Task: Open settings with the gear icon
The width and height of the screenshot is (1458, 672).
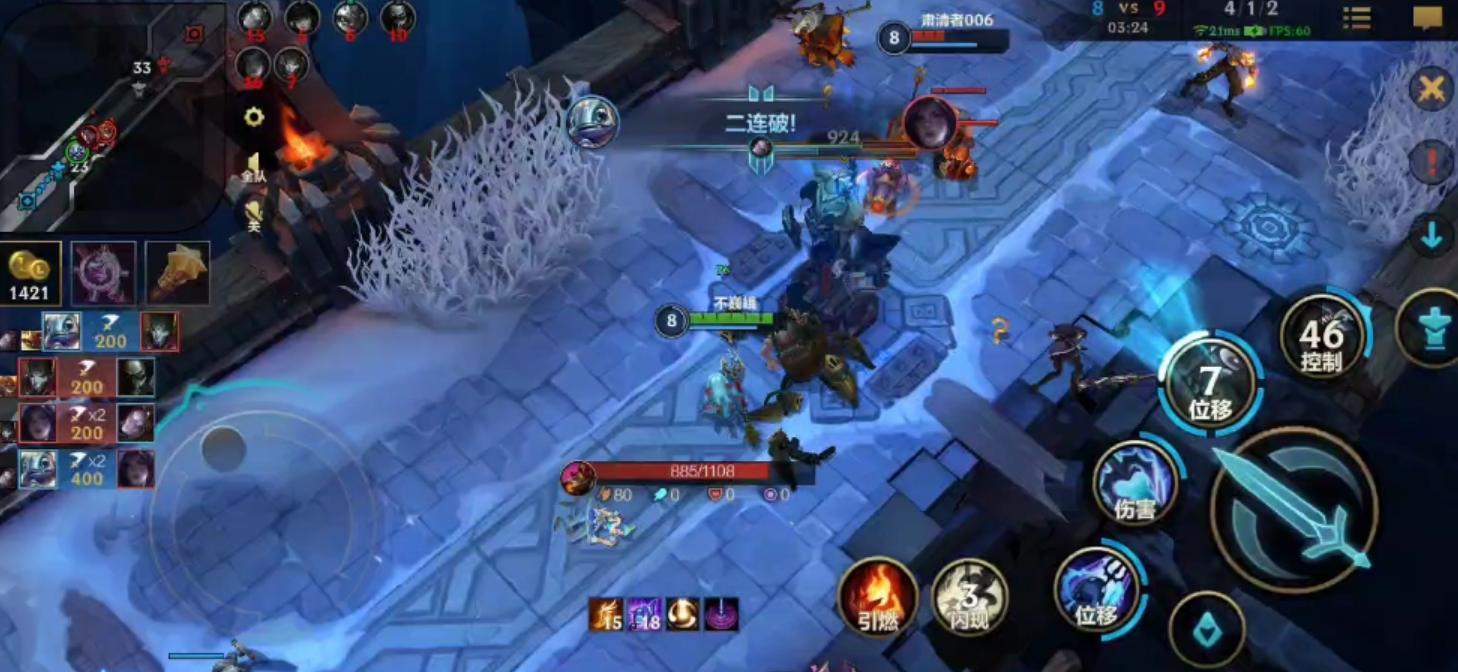Action: [x=254, y=117]
